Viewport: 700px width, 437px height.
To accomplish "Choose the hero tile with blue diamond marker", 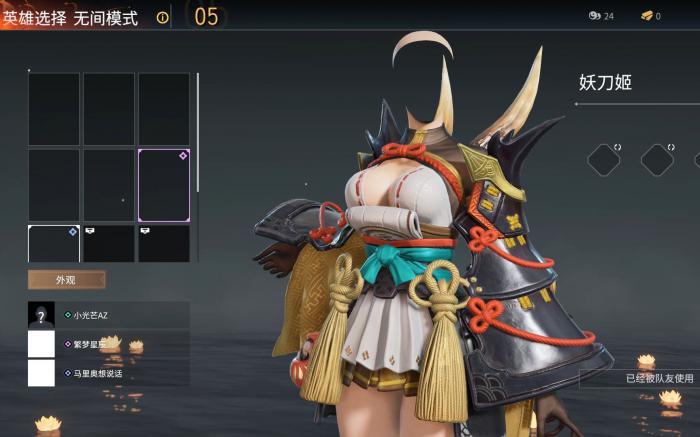I will [x=53, y=244].
